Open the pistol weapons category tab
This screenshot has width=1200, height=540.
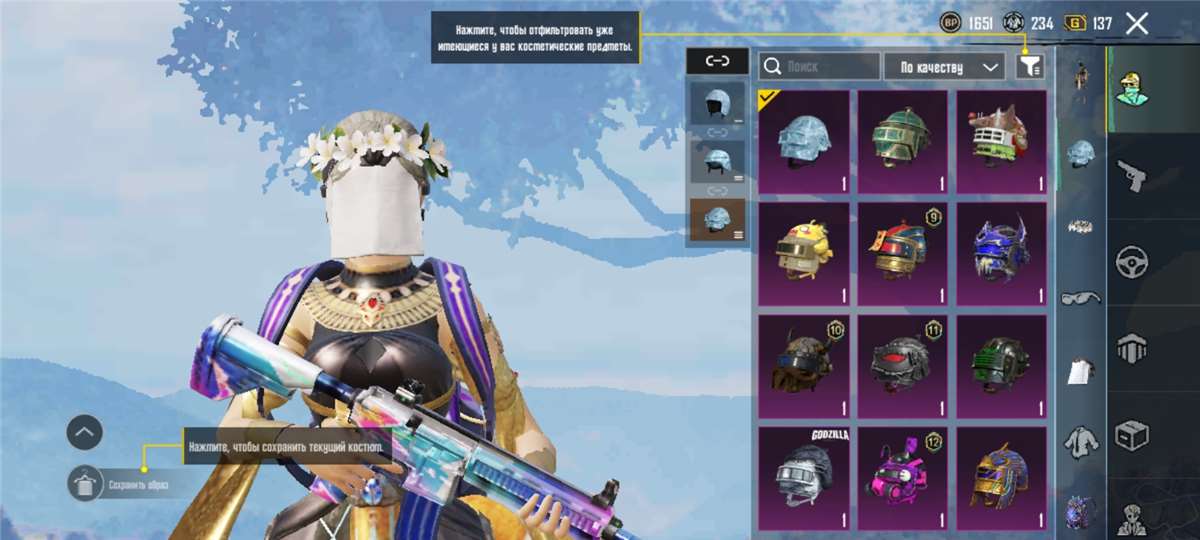click(x=1132, y=175)
